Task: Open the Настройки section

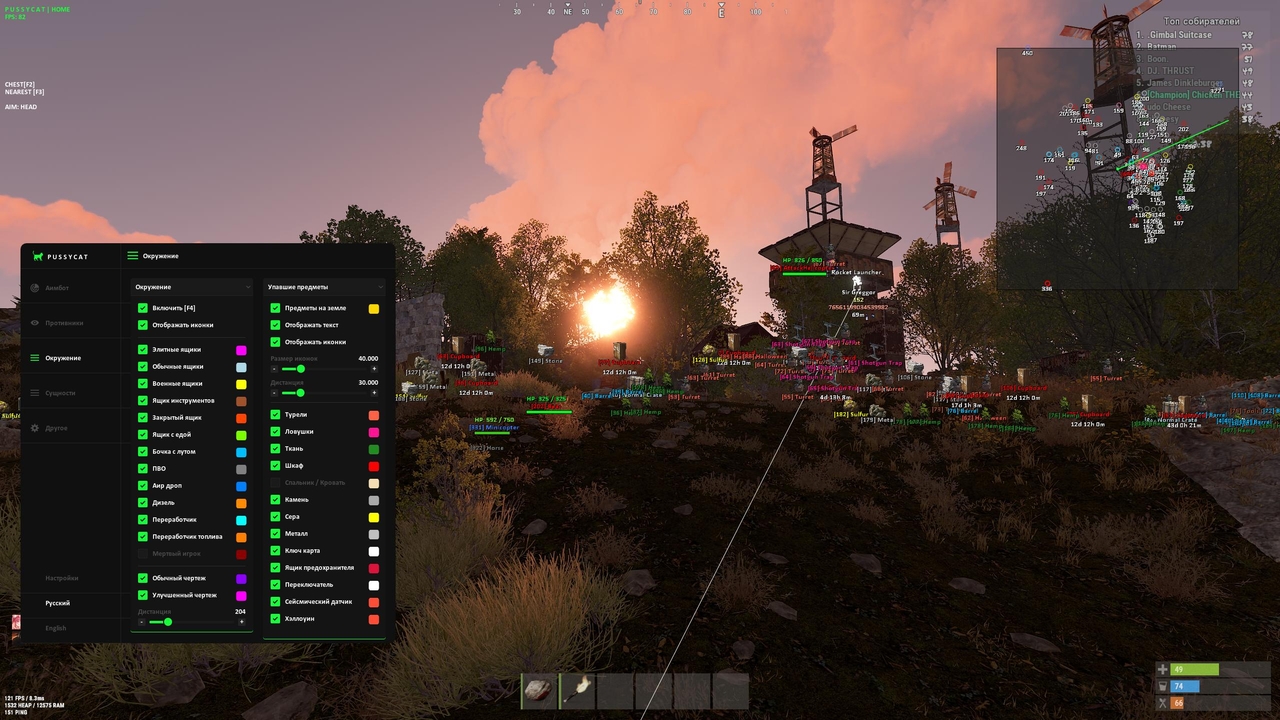Action: click(x=61, y=578)
